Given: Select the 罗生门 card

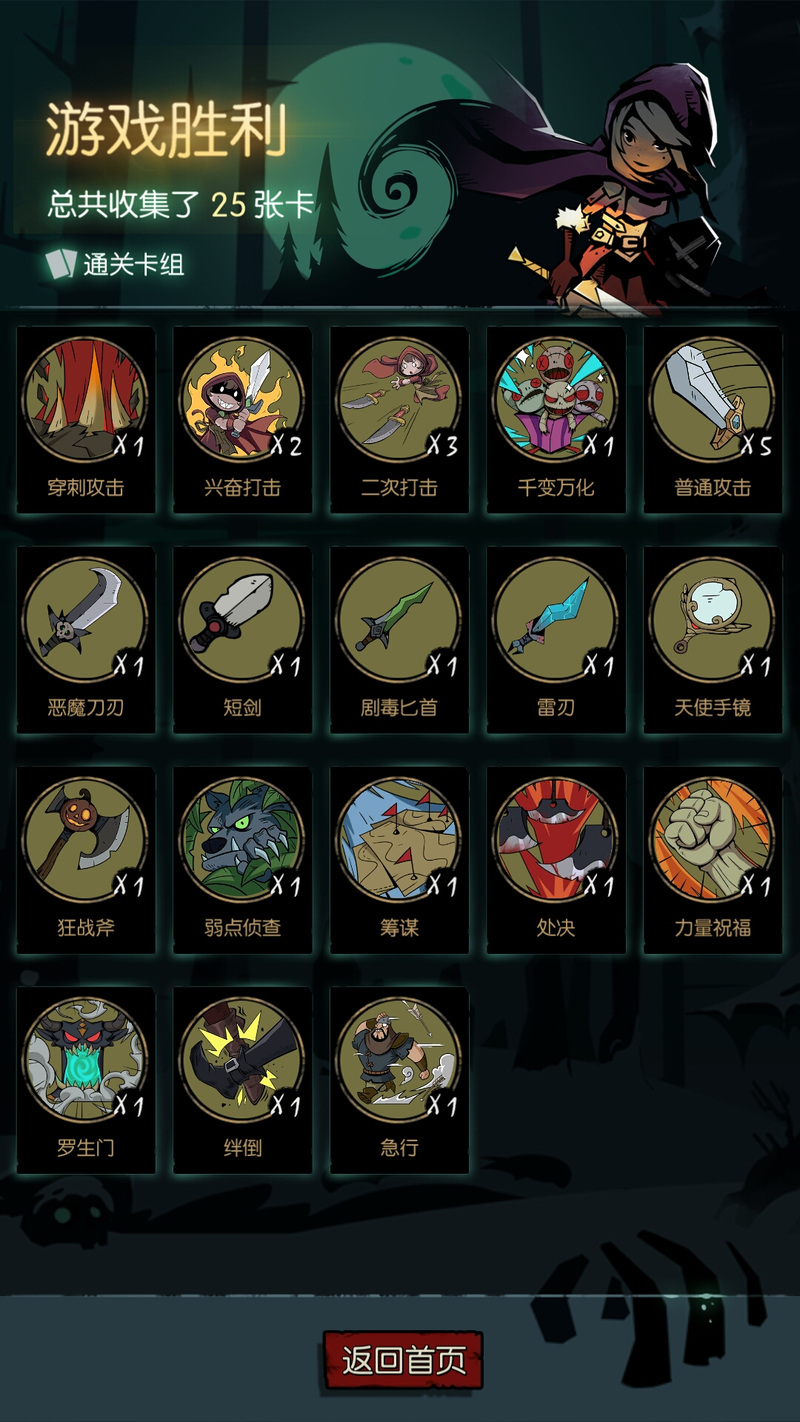Looking at the screenshot, I should [86, 1079].
